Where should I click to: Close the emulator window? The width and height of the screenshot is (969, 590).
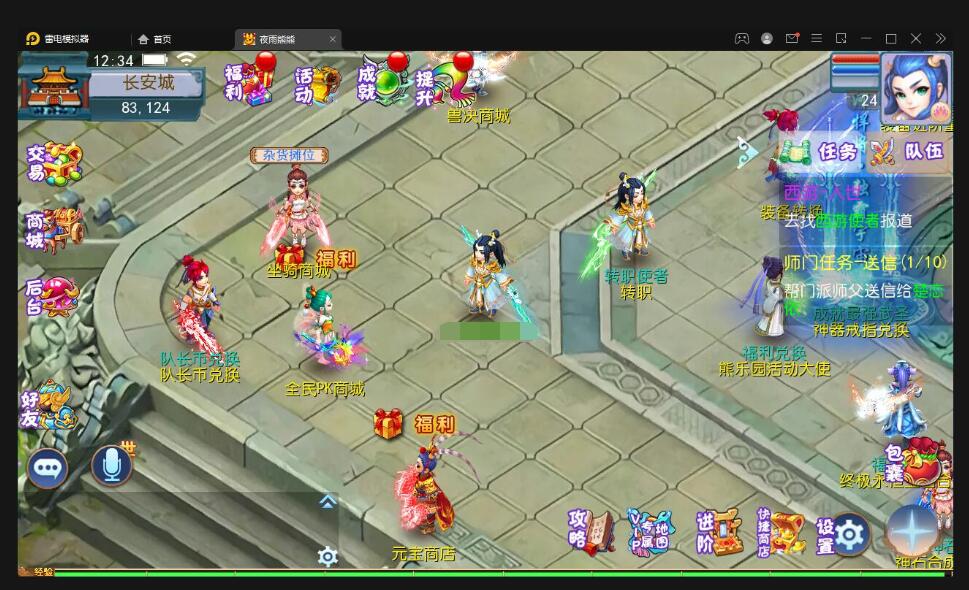click(916, 39)
